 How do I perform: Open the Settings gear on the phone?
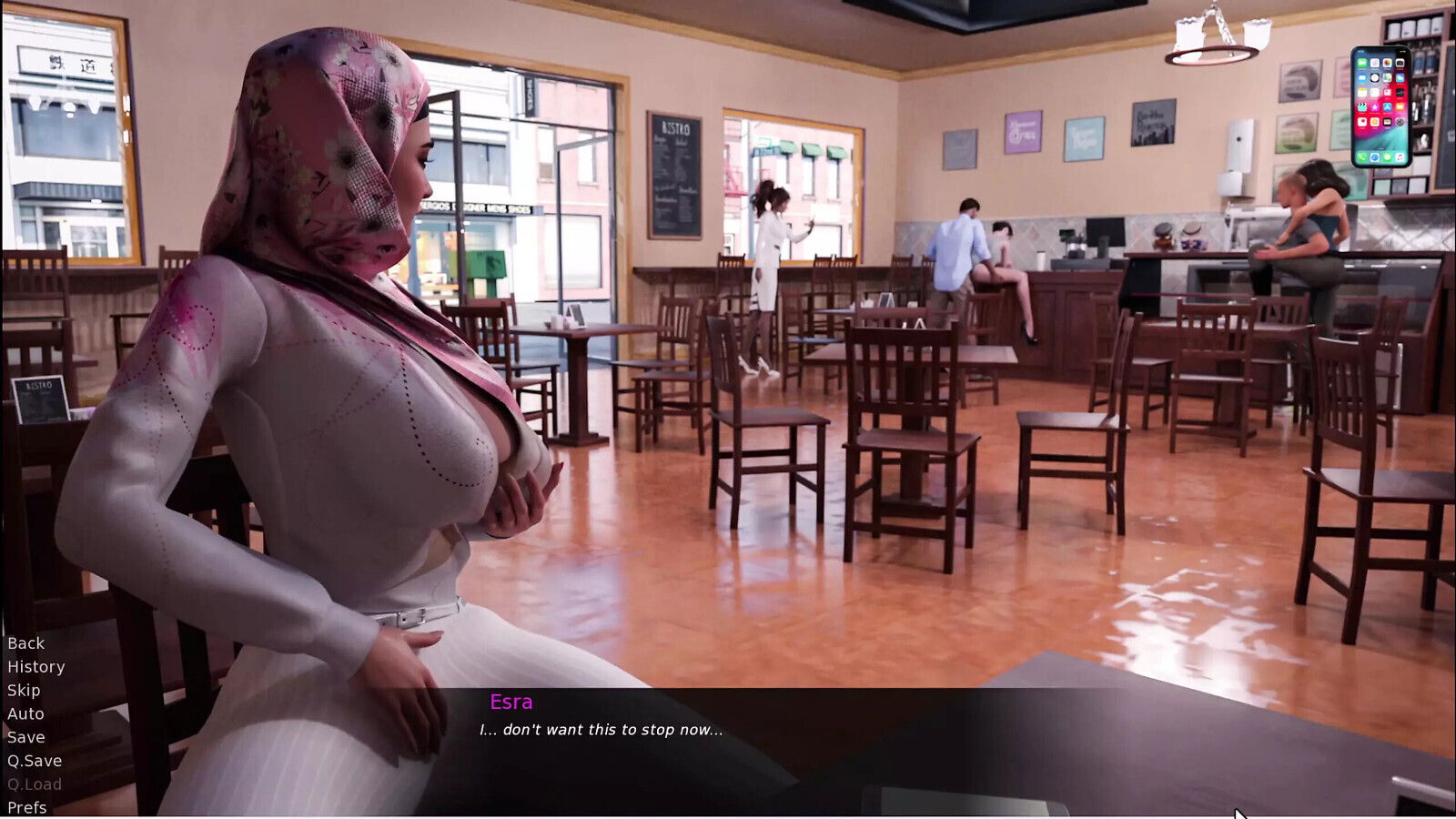click(x=1399, y=122)
